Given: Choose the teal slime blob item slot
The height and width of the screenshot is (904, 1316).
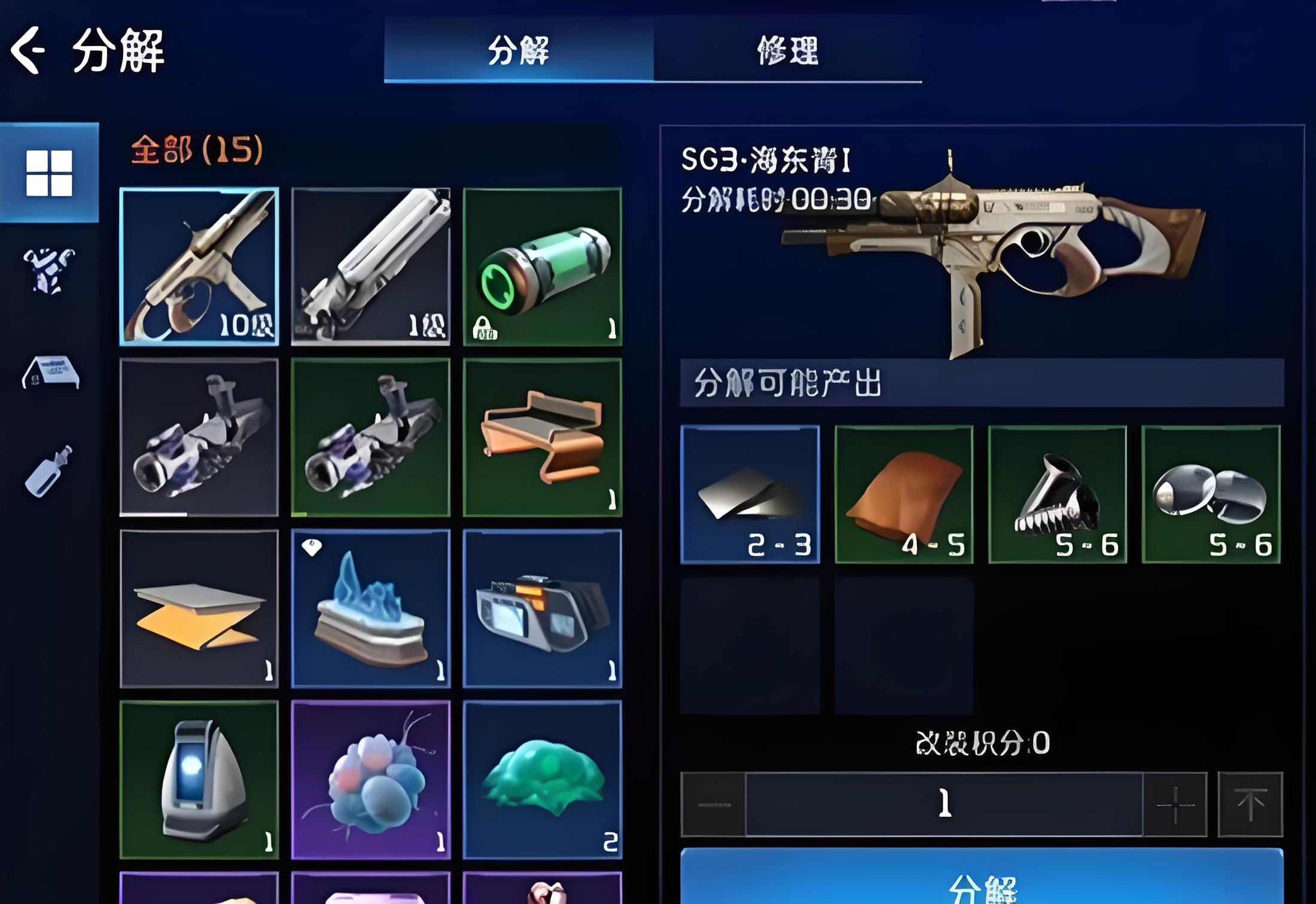Looking at the screenshot, I should tap(543, 779).
